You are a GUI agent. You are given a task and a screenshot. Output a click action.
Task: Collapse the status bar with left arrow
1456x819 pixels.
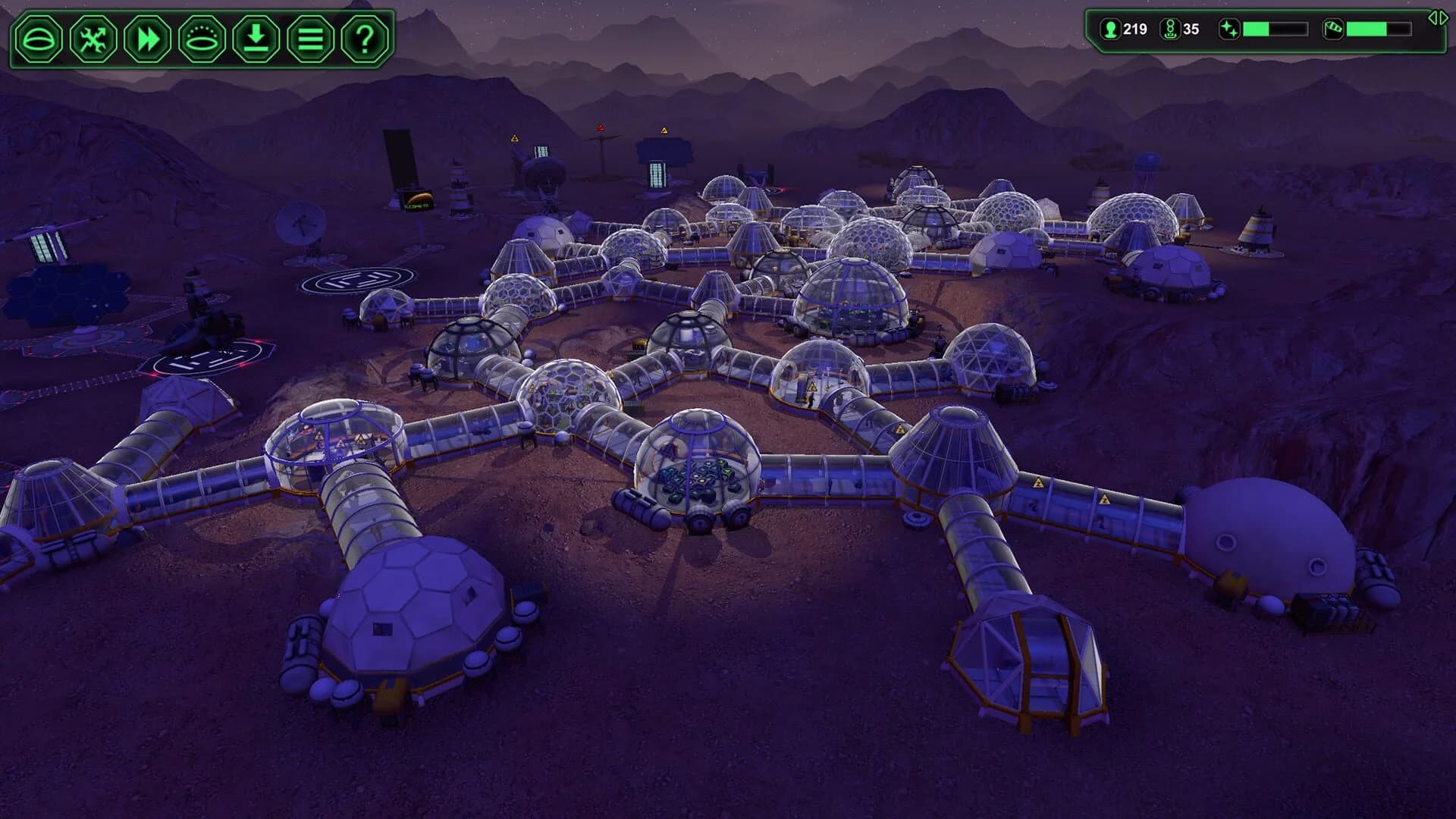click(x=1435, y=19)
